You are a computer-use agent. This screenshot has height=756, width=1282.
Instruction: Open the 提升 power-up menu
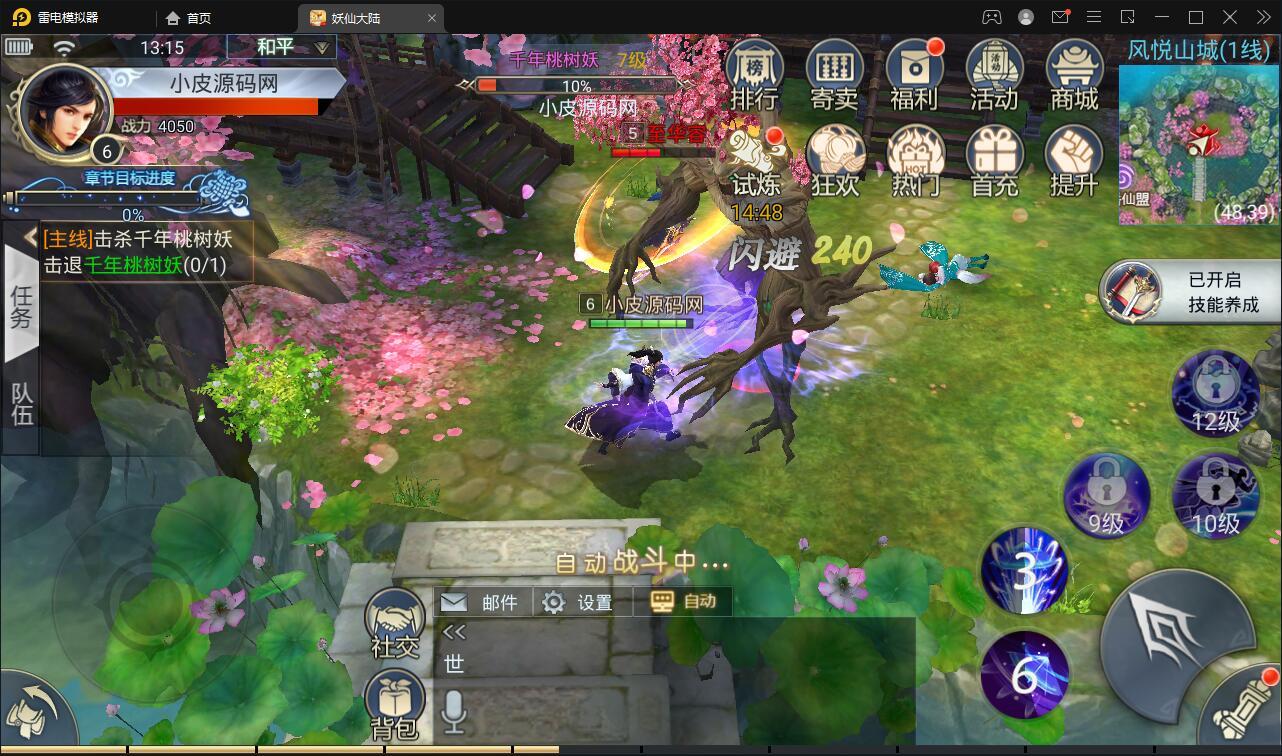coord(1074,160)
